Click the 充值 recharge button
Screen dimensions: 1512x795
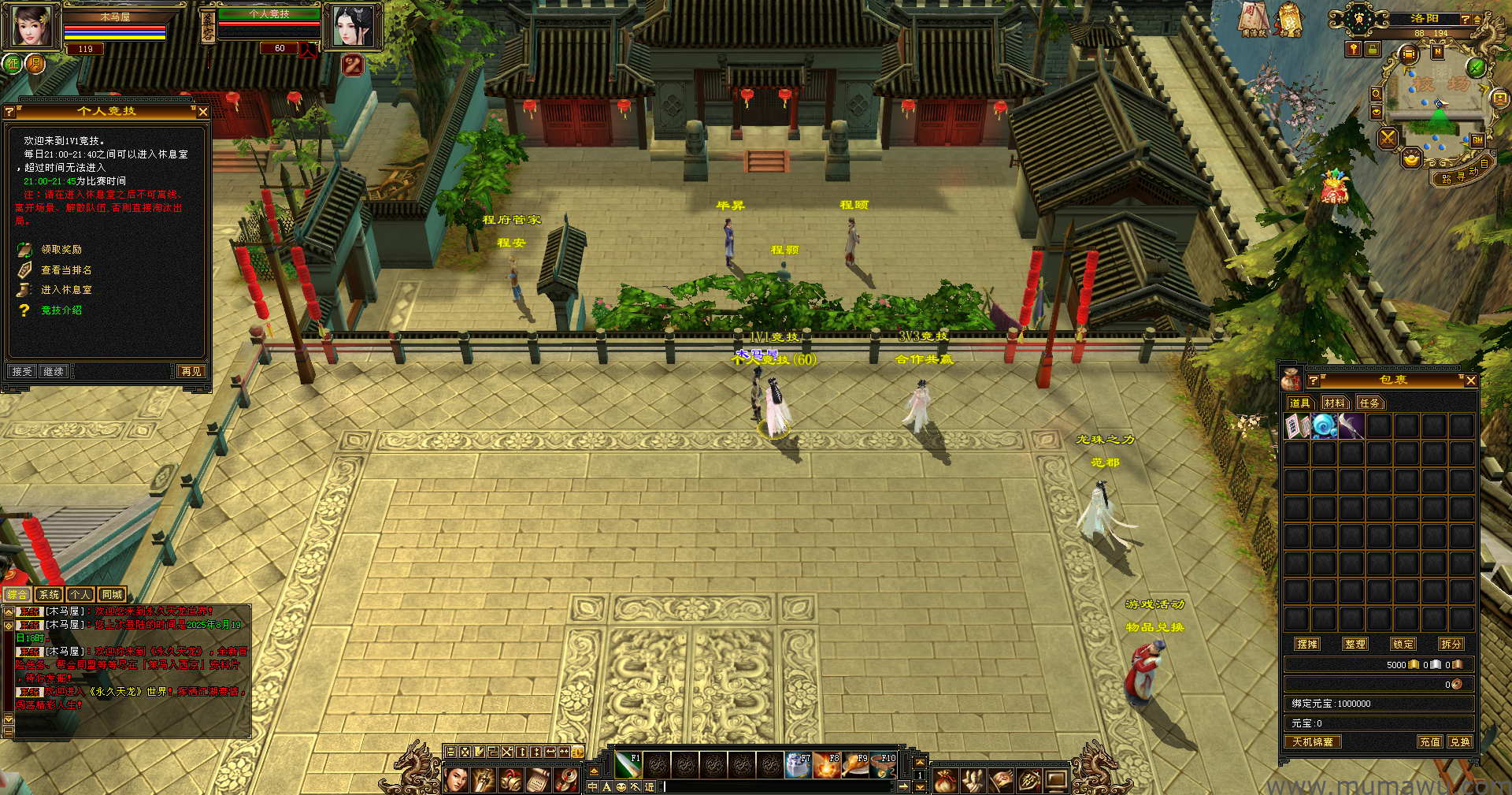pyautogui.click(x=1429, y=741)
